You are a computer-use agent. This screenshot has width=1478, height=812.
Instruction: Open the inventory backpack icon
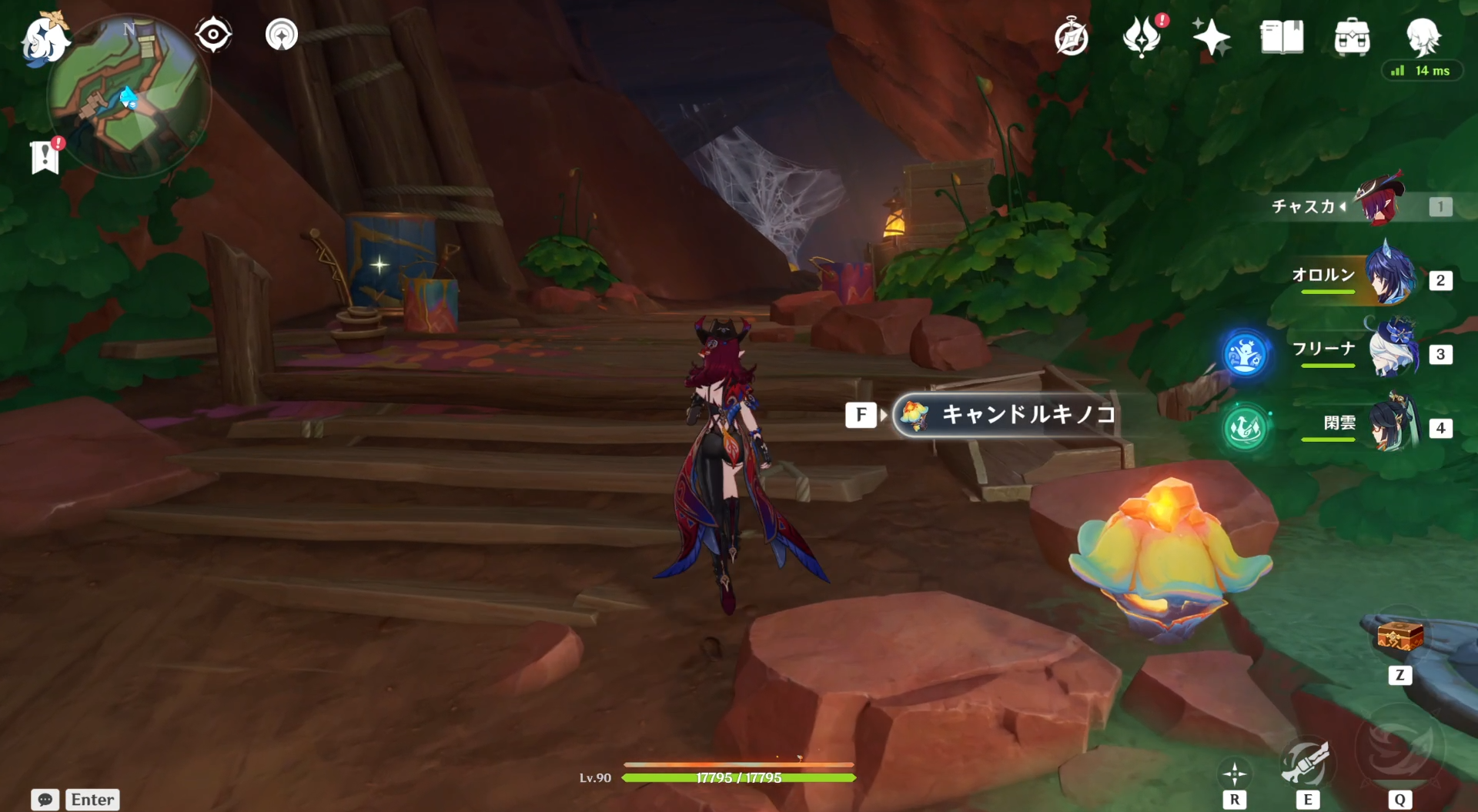click(x=1352, y=37)
